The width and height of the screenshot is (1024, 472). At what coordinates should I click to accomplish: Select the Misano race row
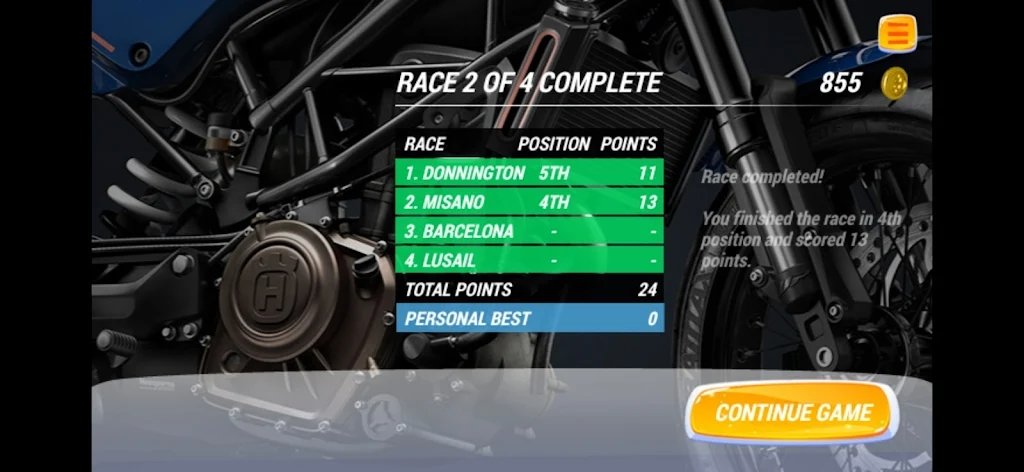(x=530, y=202)
